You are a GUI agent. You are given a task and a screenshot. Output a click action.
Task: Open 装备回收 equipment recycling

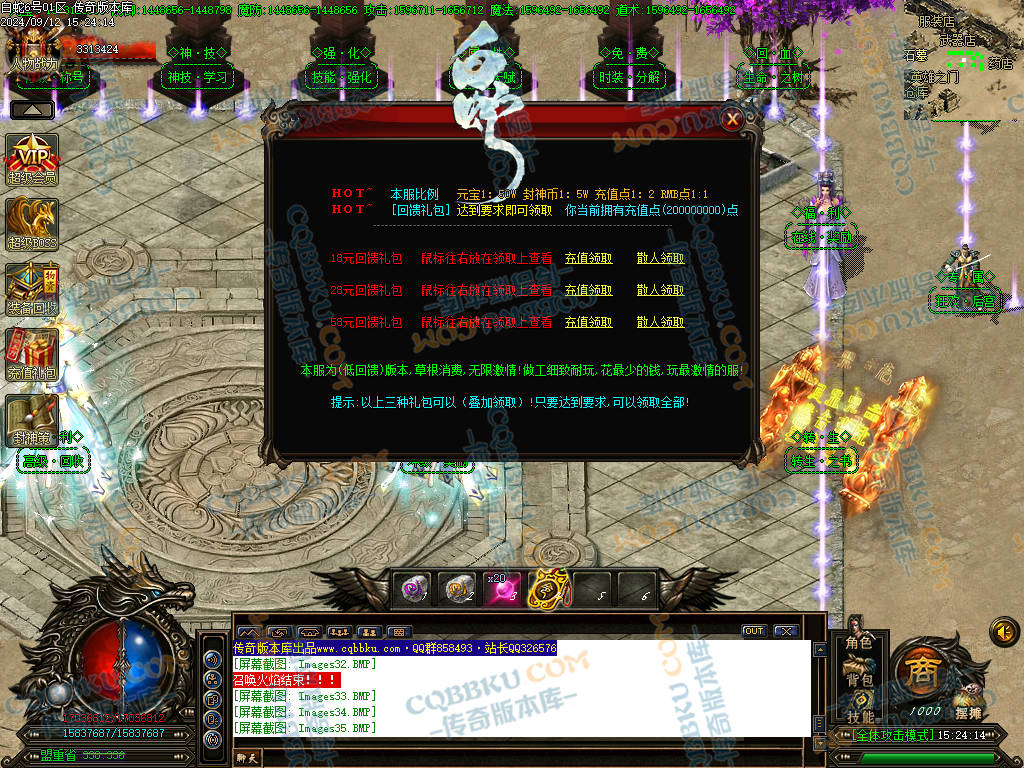pos(32,288)
